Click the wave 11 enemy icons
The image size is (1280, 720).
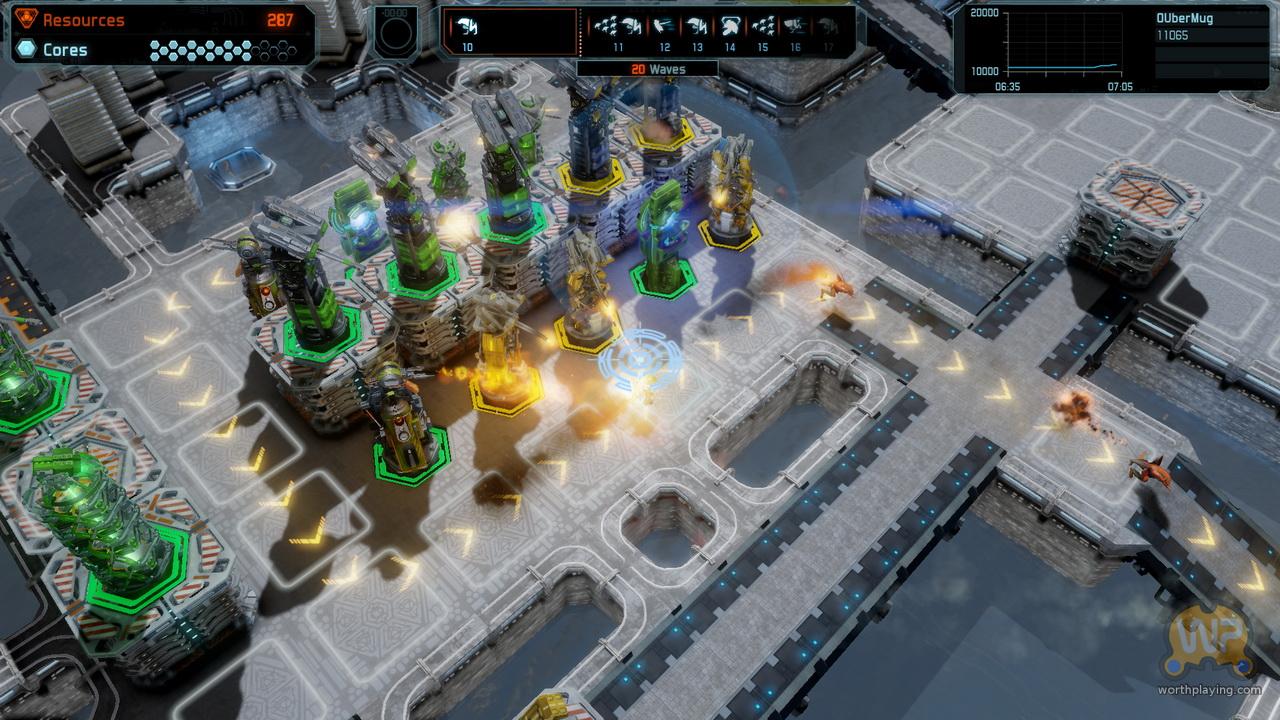618,27
